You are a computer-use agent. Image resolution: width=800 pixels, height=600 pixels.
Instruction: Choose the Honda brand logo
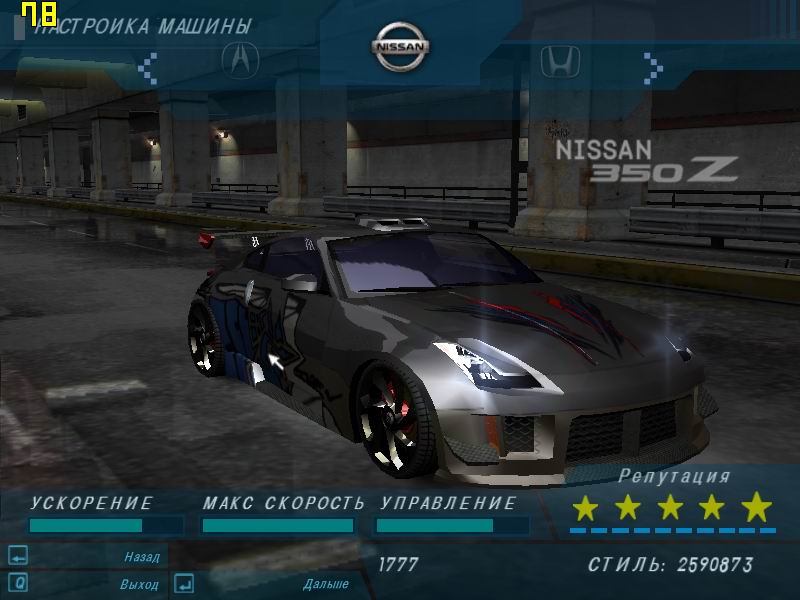[x=560, y=62]
